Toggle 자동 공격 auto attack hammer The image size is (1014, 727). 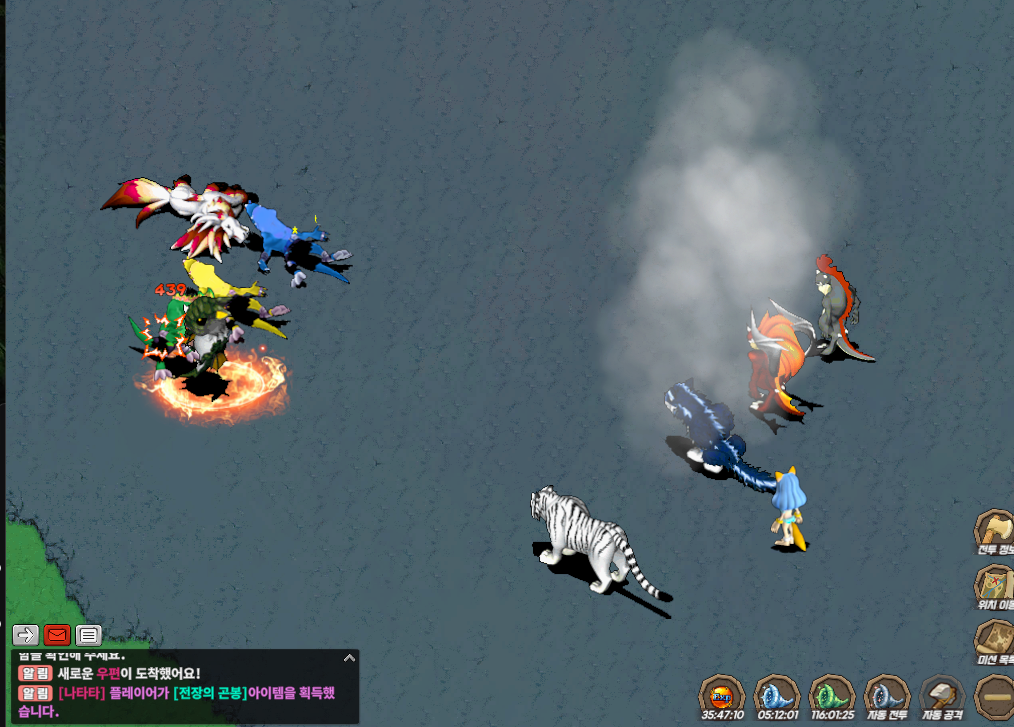click(943, 693)
